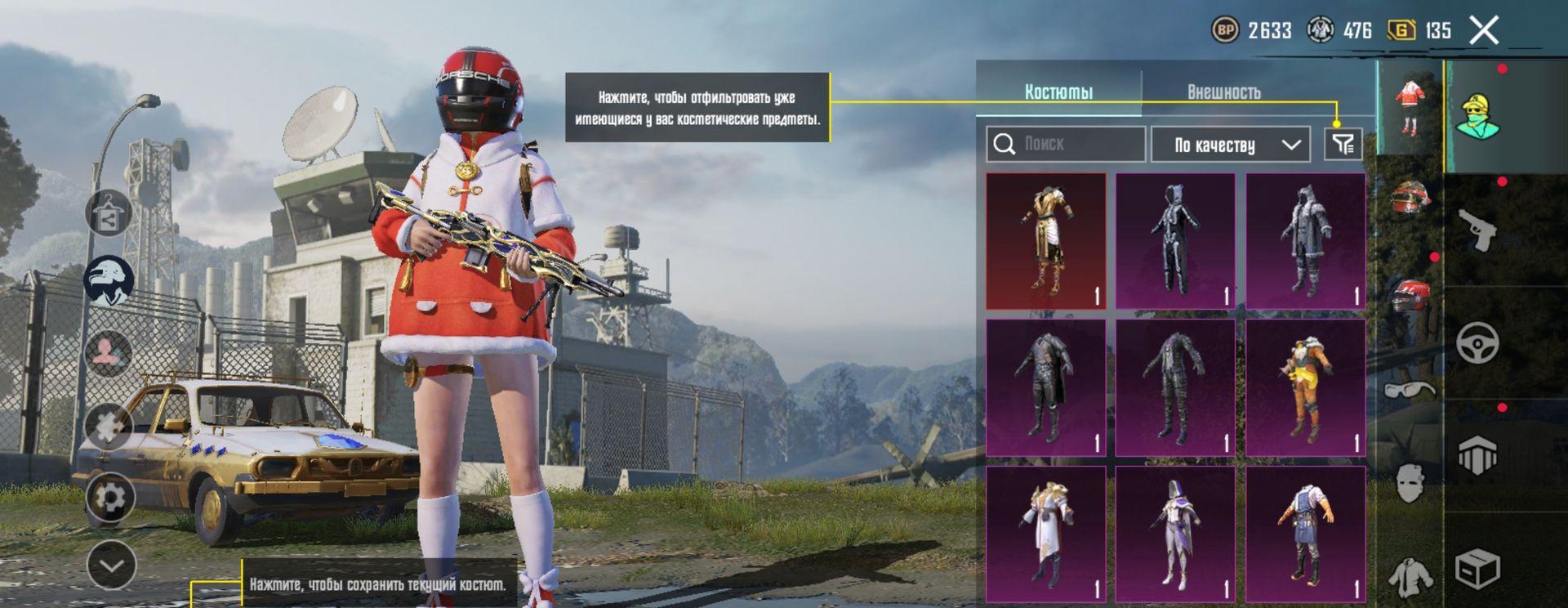Open the face mask category
The image size is (1568, 608).
pyautogui.click(x=1410, y=482)
